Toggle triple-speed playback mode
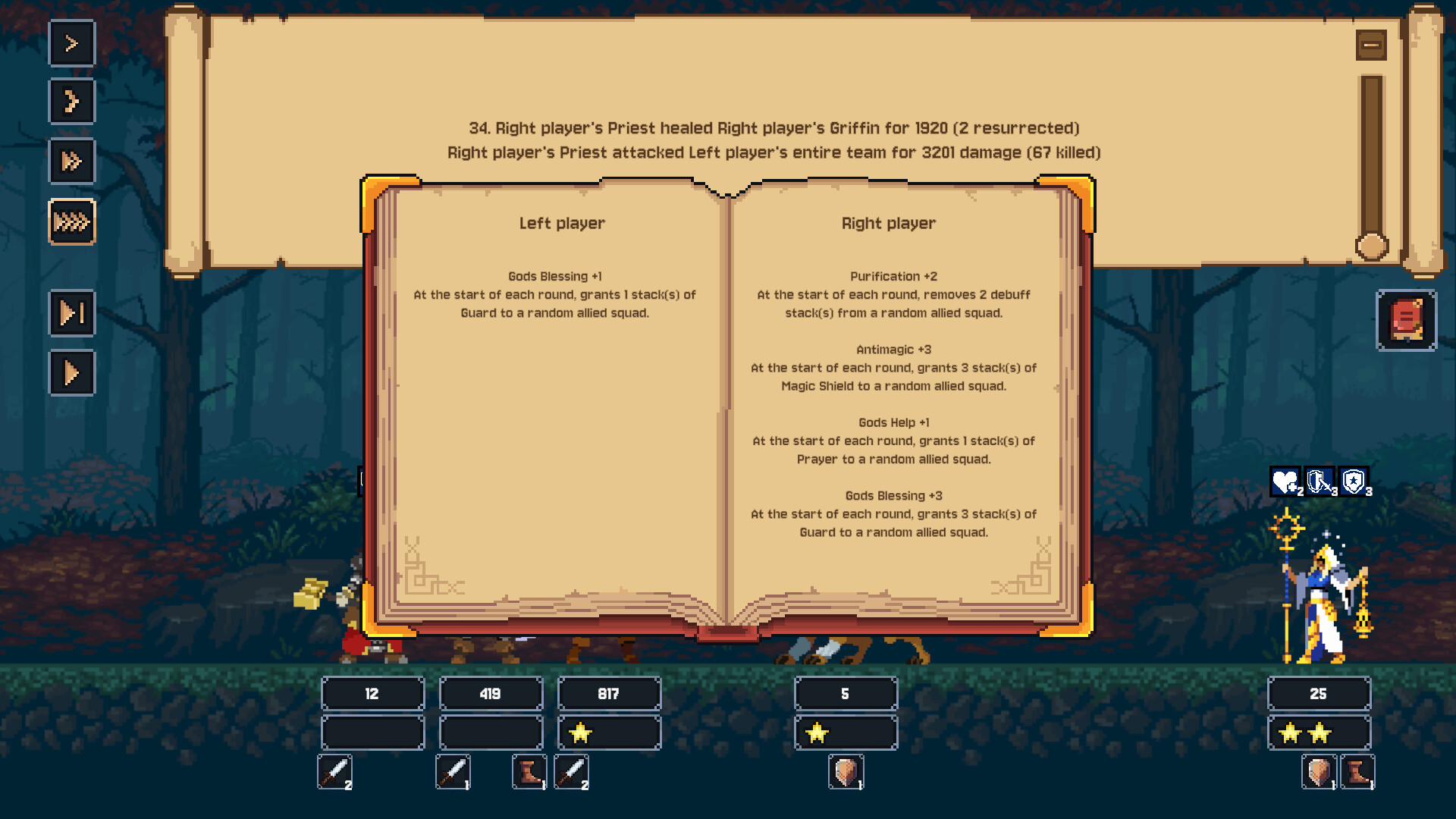Image resolution: width=1456 pixels, height=819 pixels. [71, 162]
